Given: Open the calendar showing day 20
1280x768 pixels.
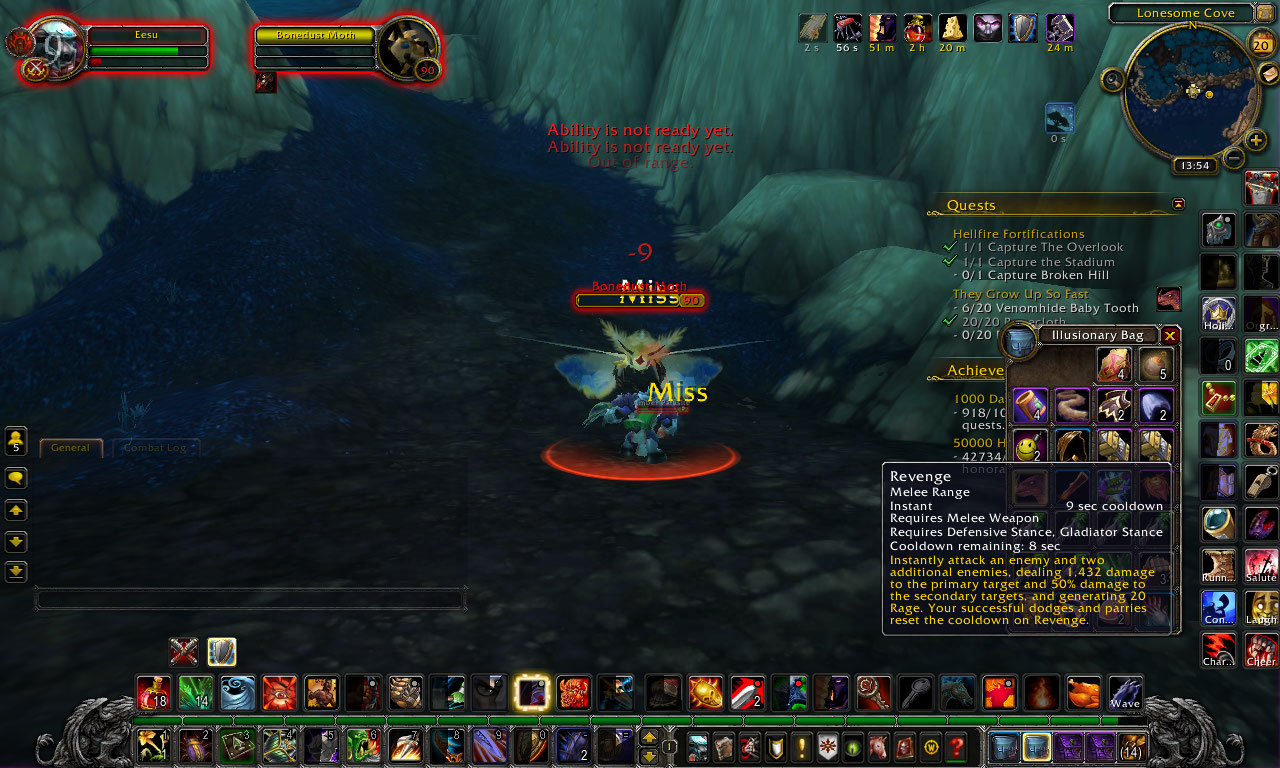Looking at the screenshot, I should pos(1261,44).
